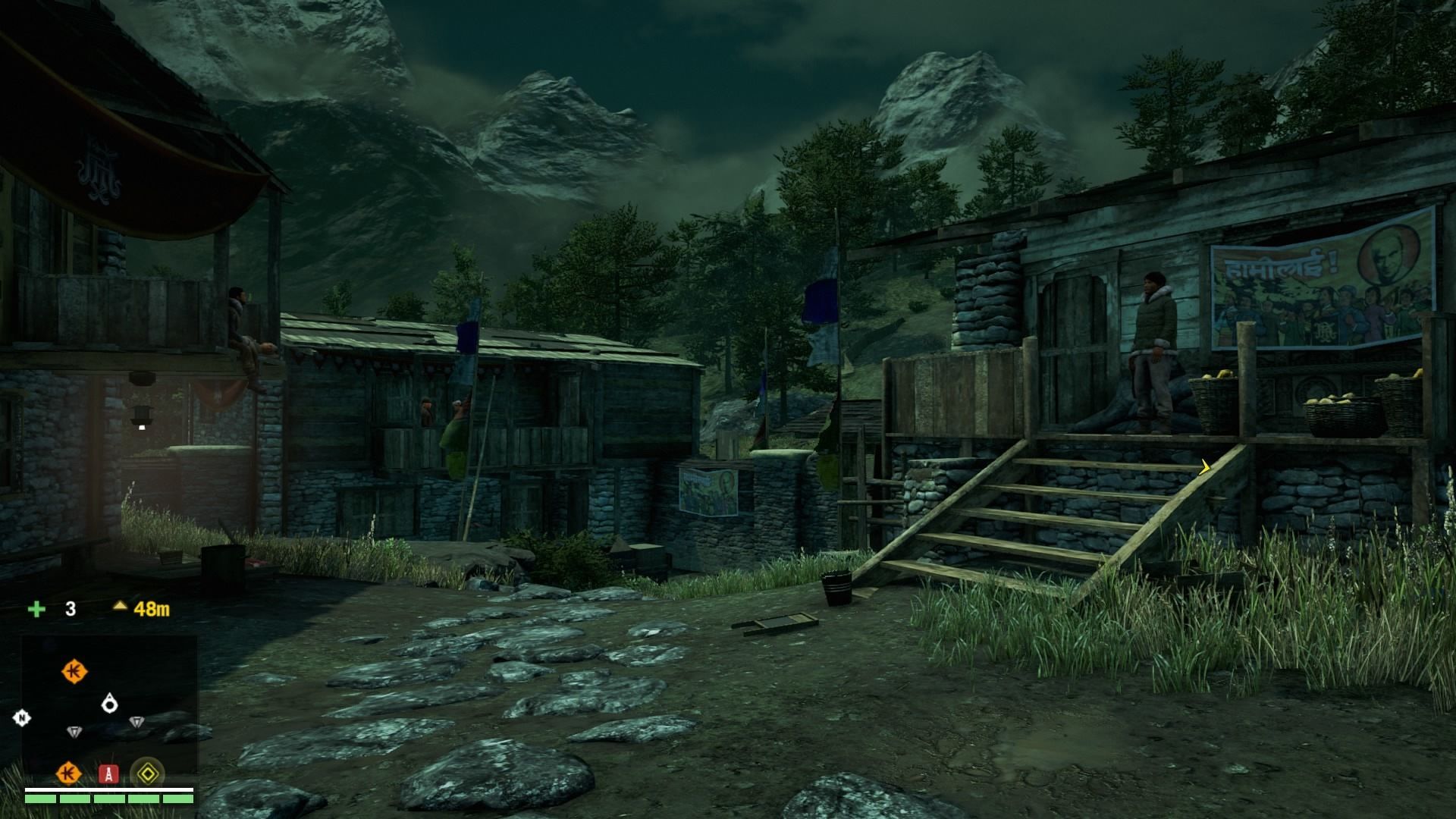1456x819 pixels.
Task: Open the minimap in the corner
Action: (x=109, y=705)
